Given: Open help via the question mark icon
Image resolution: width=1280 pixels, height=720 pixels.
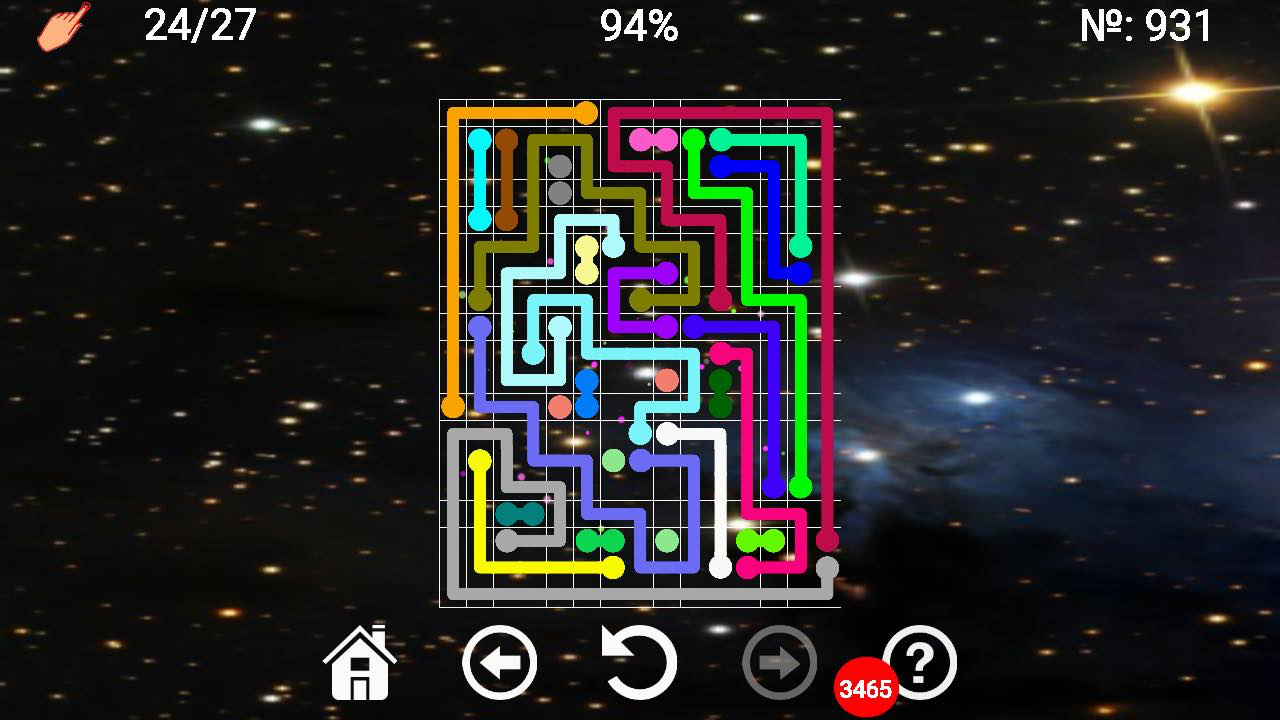Looking at the screenshot, I should point(921,660).
